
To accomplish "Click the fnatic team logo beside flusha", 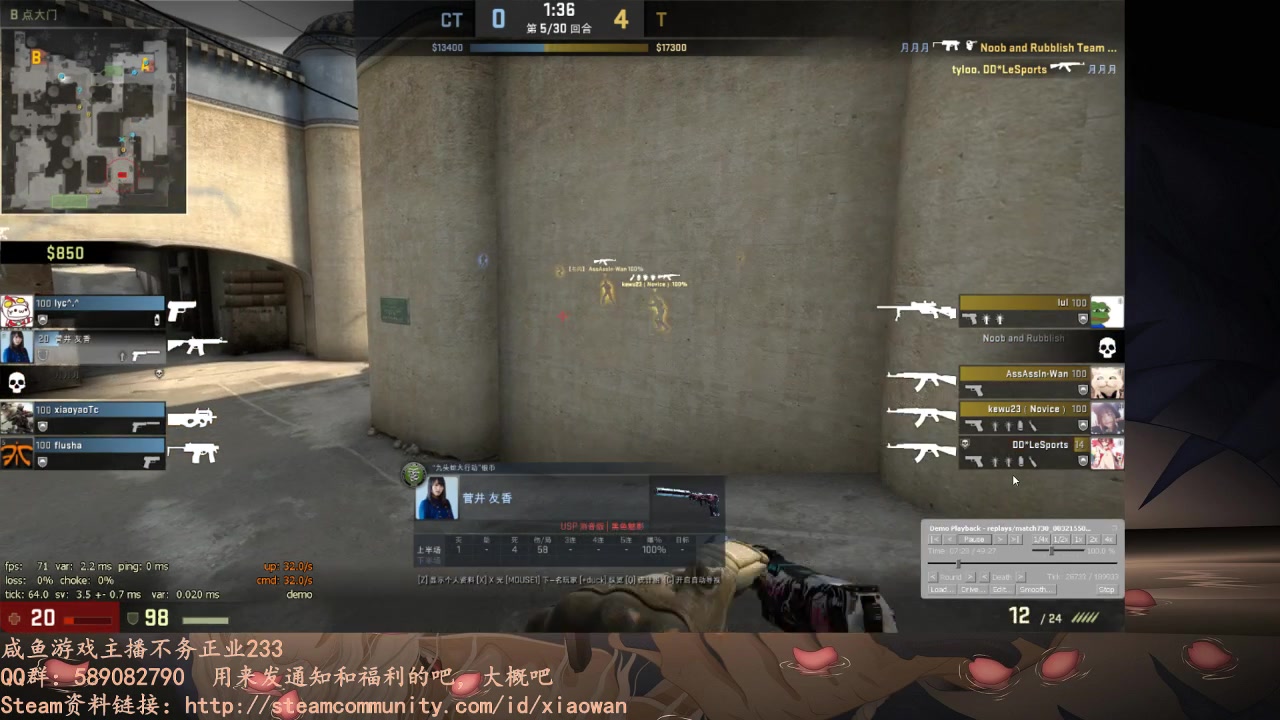I will (15, 452).
